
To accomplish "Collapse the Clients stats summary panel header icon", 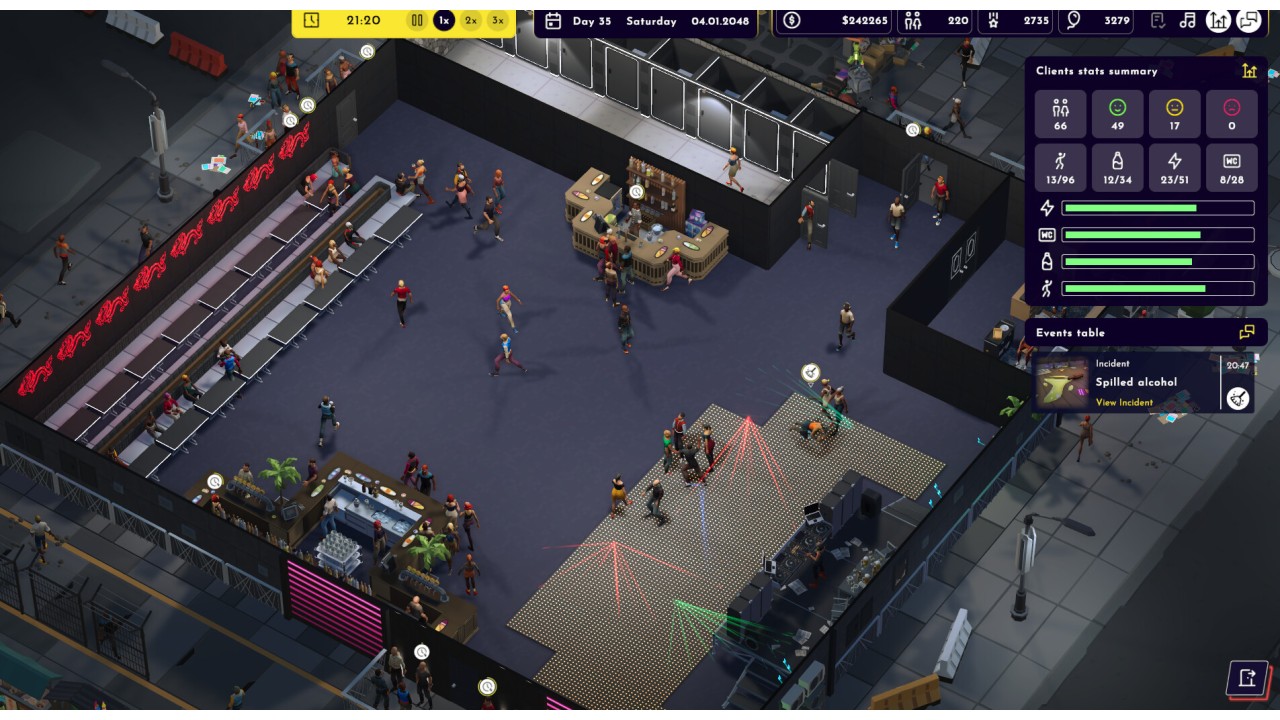I will click(x=1249, y=71).
